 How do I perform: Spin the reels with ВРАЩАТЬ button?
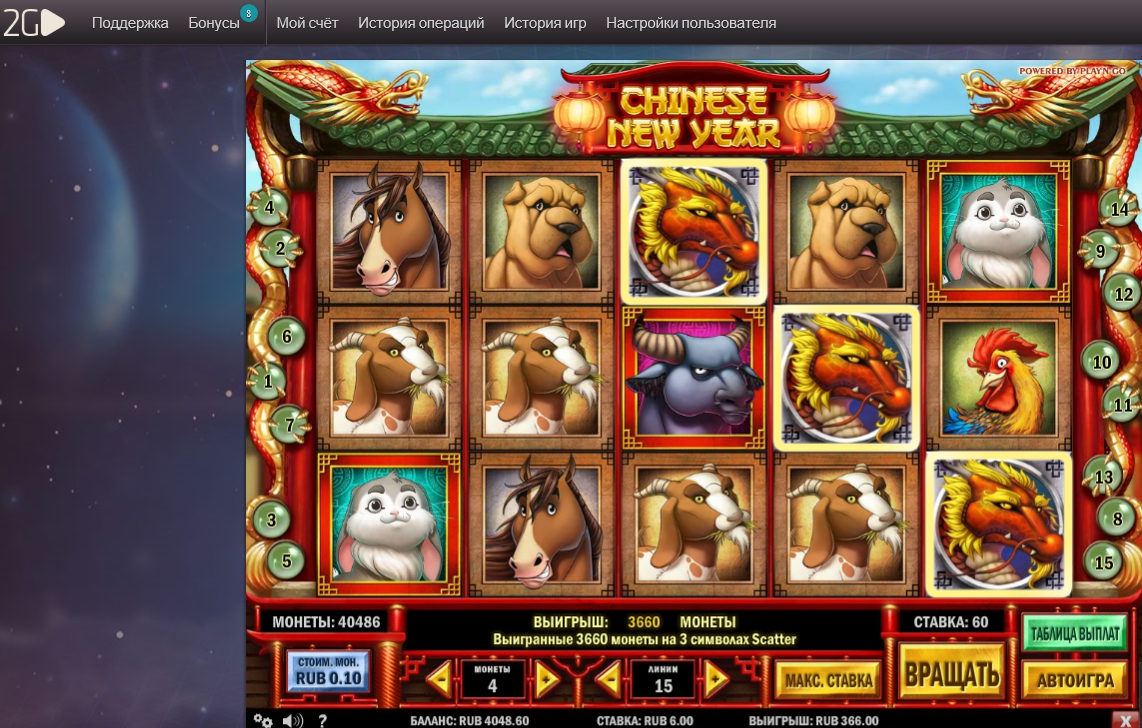point(951,675)
